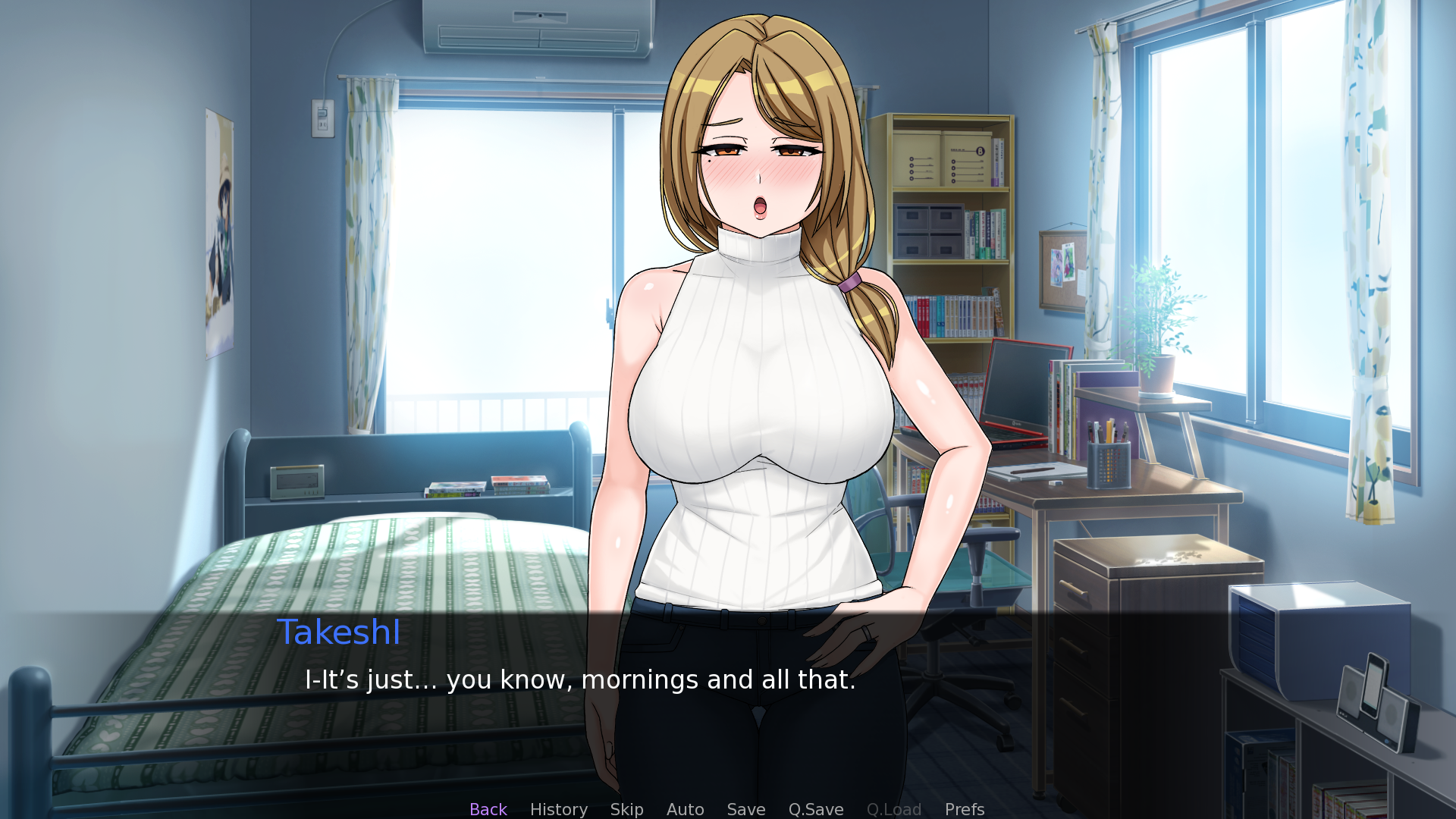Roll back dialogue with the Back option

pos(488,808)
